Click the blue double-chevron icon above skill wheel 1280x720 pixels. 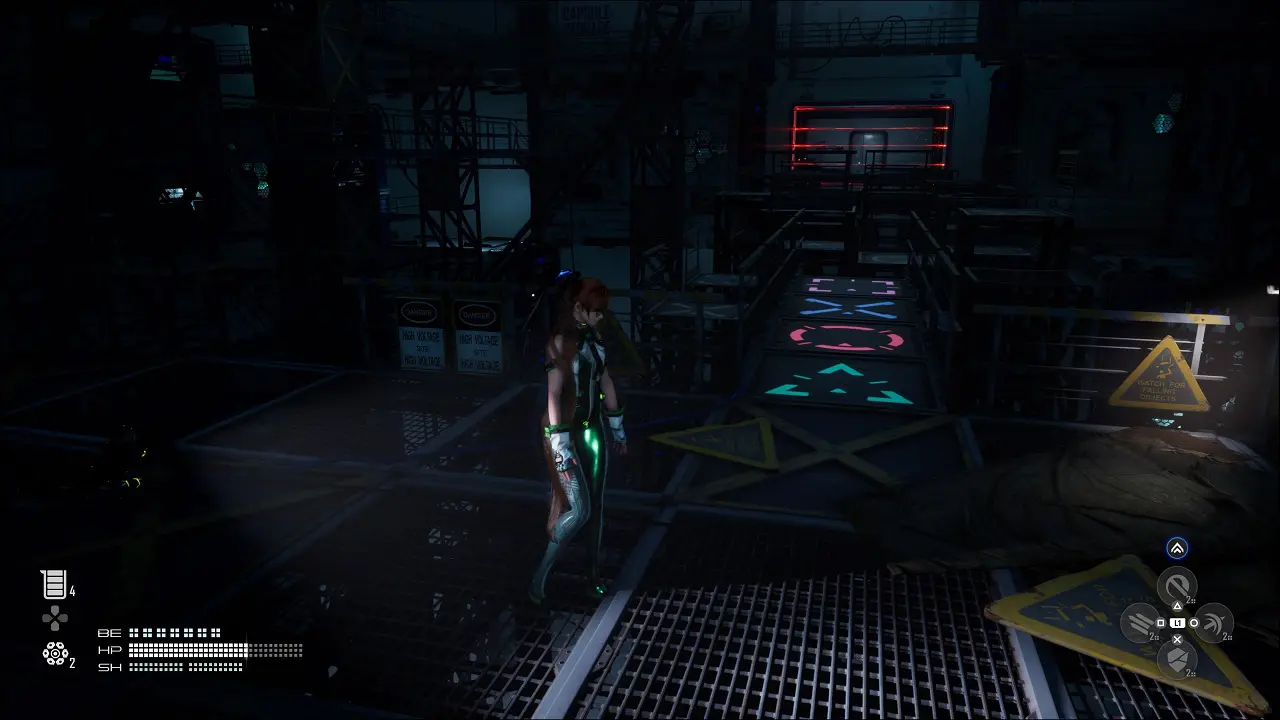click(x=1177, y=547)
